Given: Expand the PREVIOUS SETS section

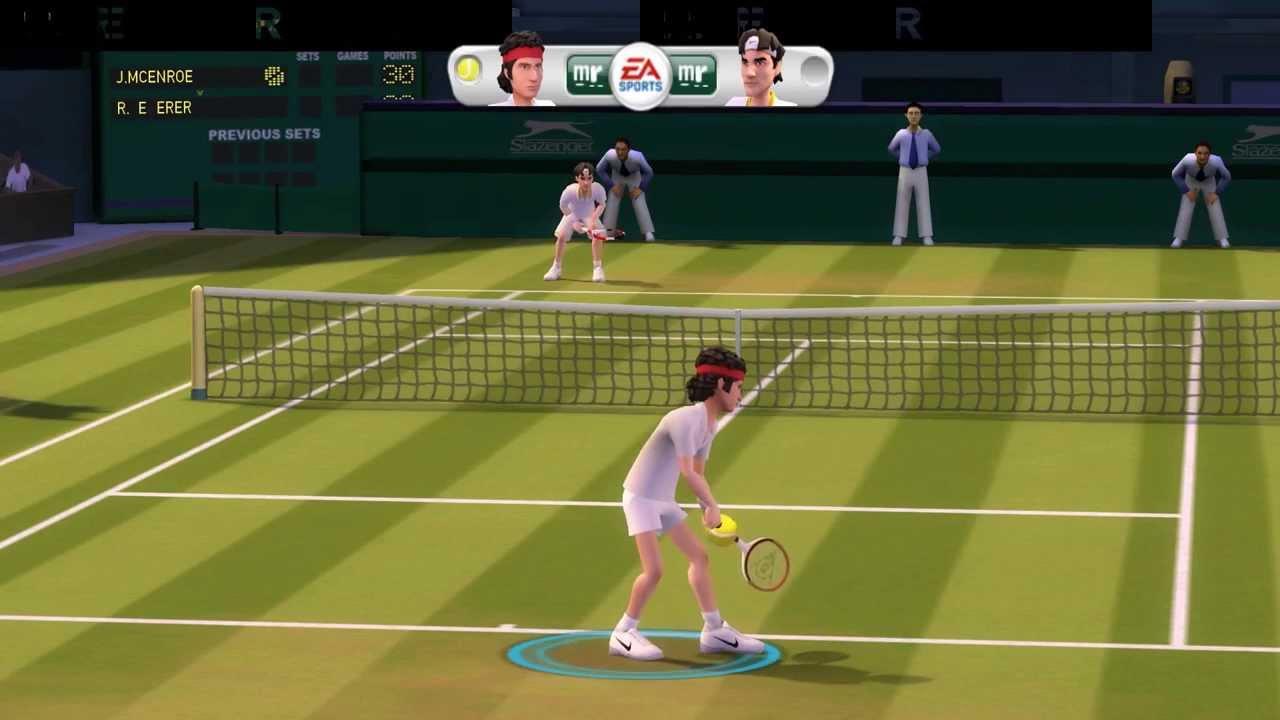Looking at the screenshot, I should pos(266,134).
